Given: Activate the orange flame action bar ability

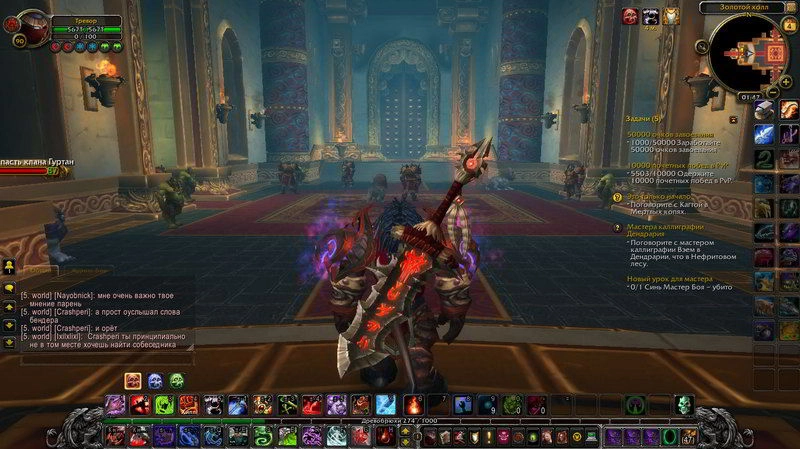Looking at the screenshot, I should (x=412, y=405).
